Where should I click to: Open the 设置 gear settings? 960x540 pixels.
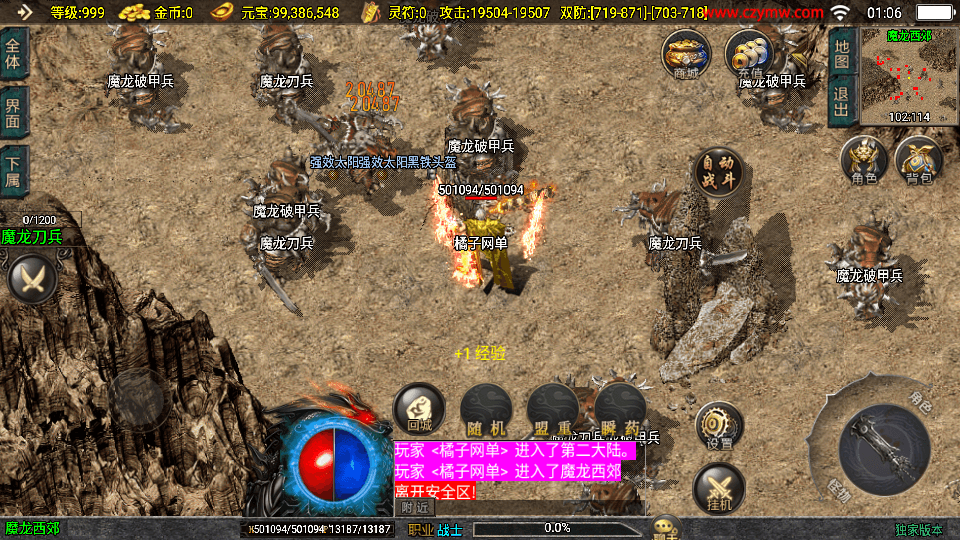coord(719,426)
